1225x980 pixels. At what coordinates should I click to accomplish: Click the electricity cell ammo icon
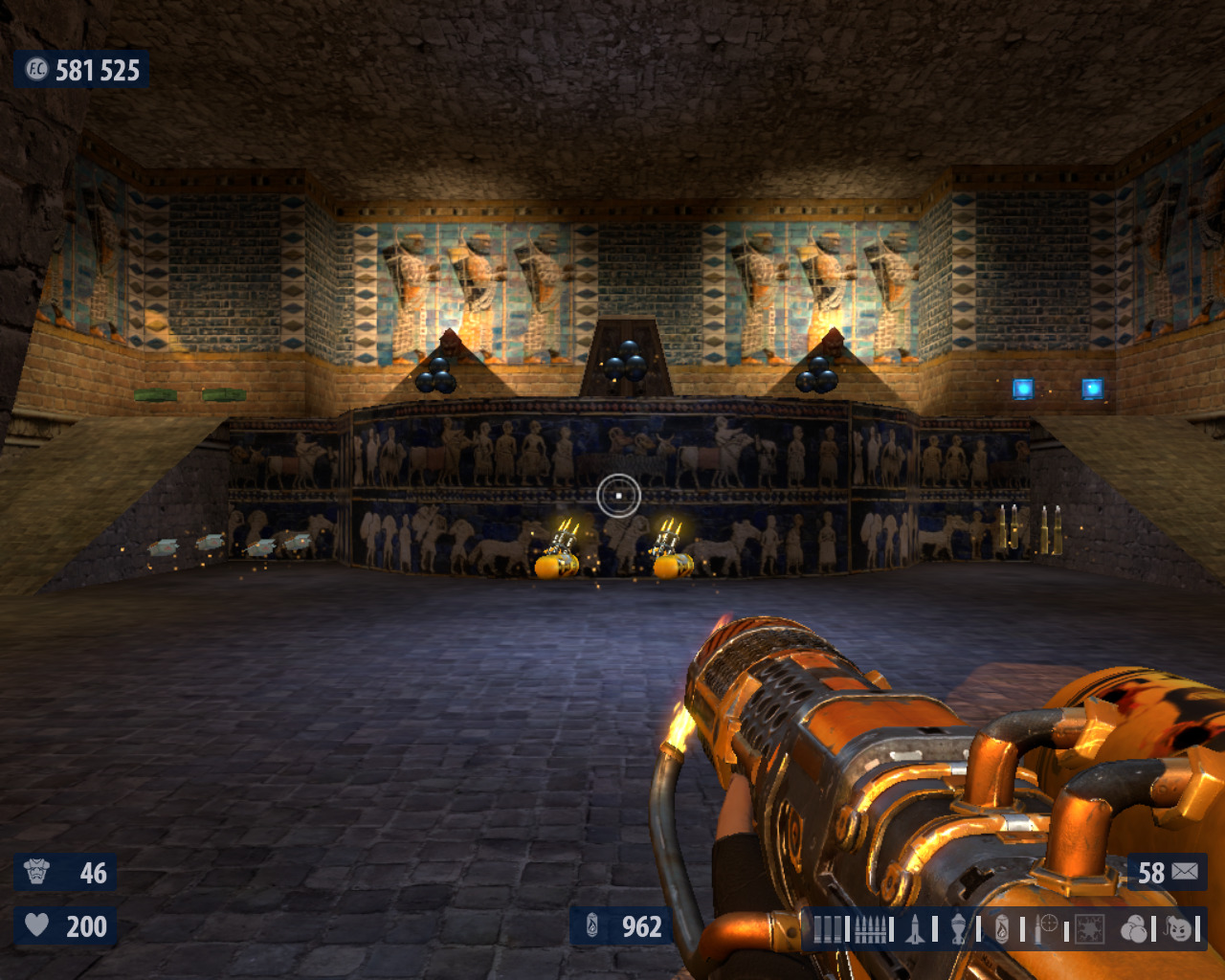(x=1089, y=928)
